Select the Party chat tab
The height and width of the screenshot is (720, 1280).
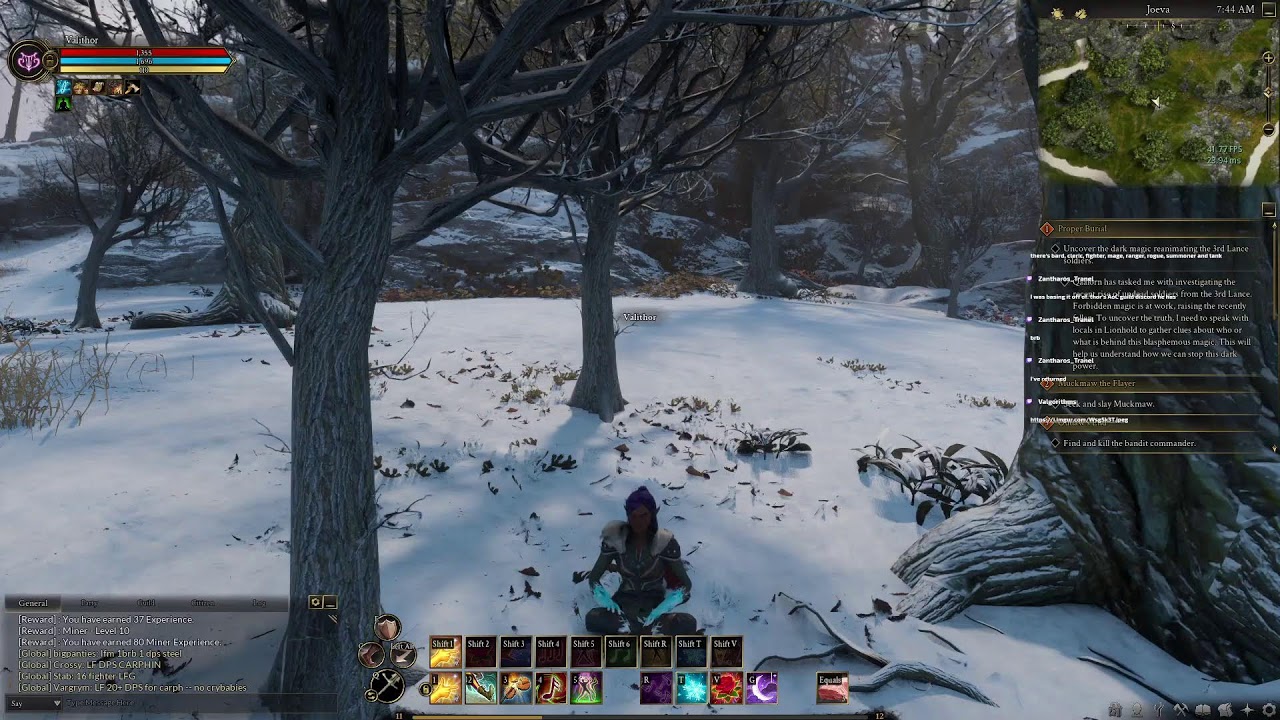88,603
